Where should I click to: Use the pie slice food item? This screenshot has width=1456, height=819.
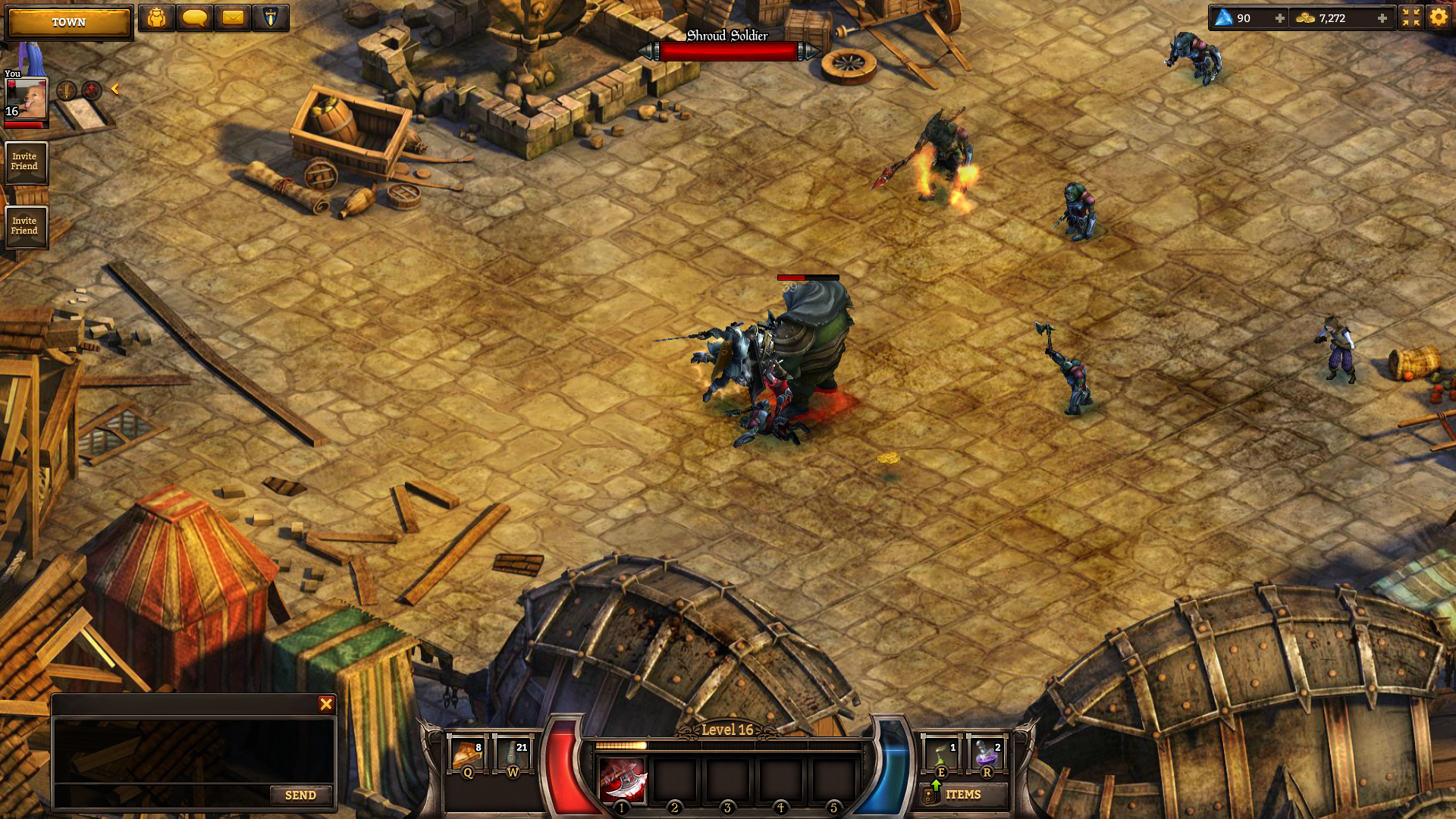(x=466, y=755)
